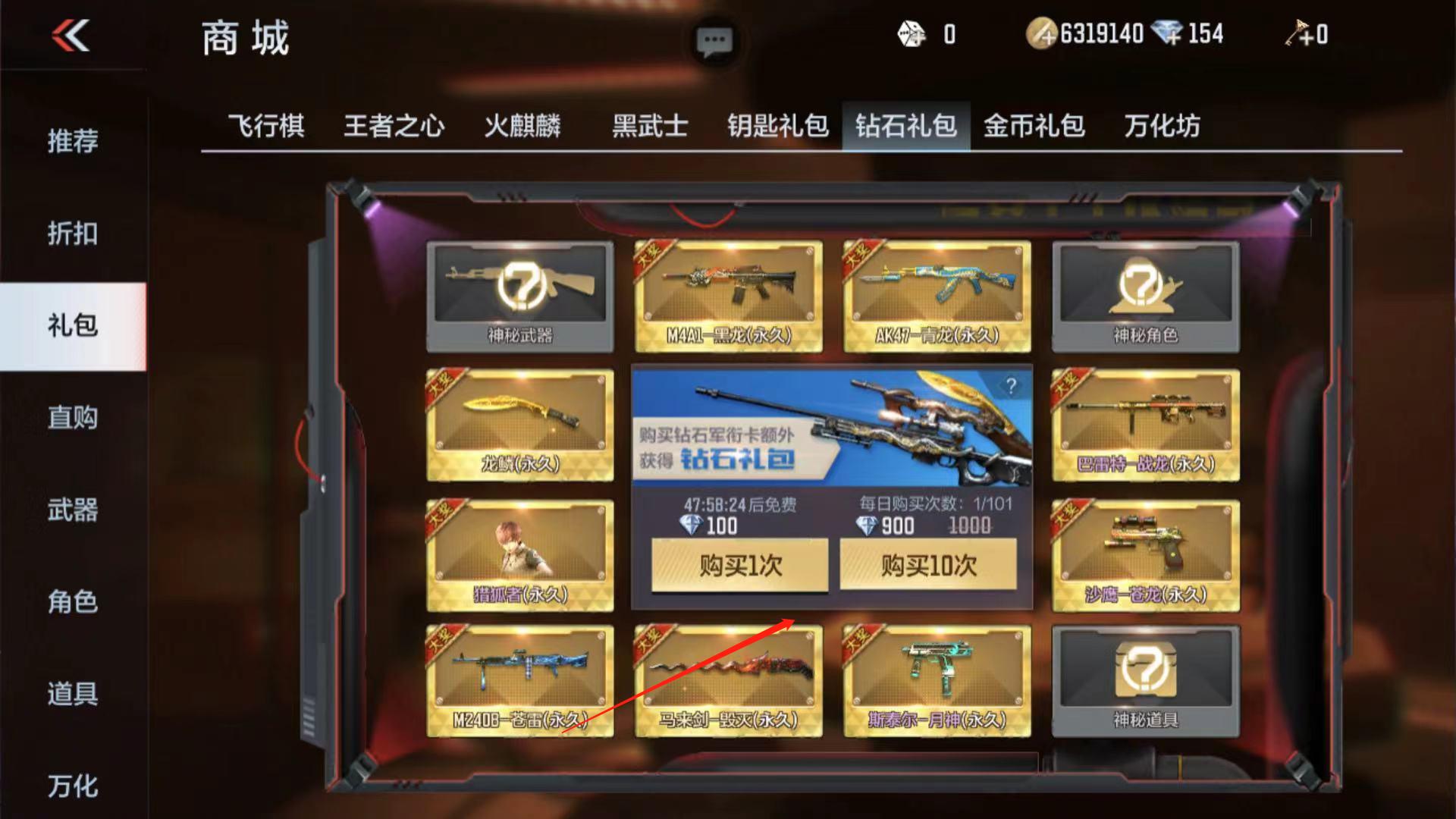Open the 神秘武器 mystery weapon card
This screenshot has width=1456, height=819.
tap(520, 294)
